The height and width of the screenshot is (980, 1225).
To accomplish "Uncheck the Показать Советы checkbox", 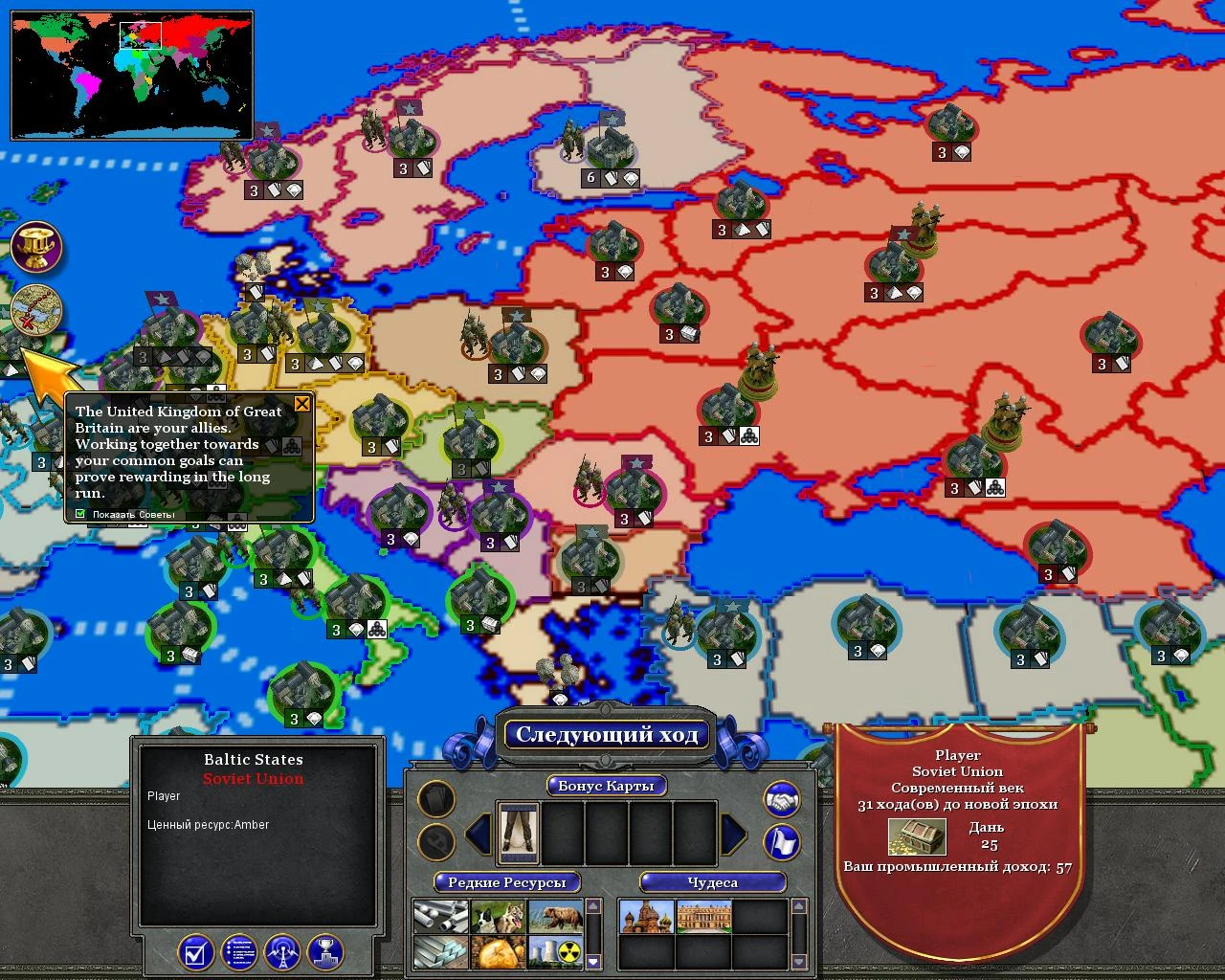I will 80,514.
